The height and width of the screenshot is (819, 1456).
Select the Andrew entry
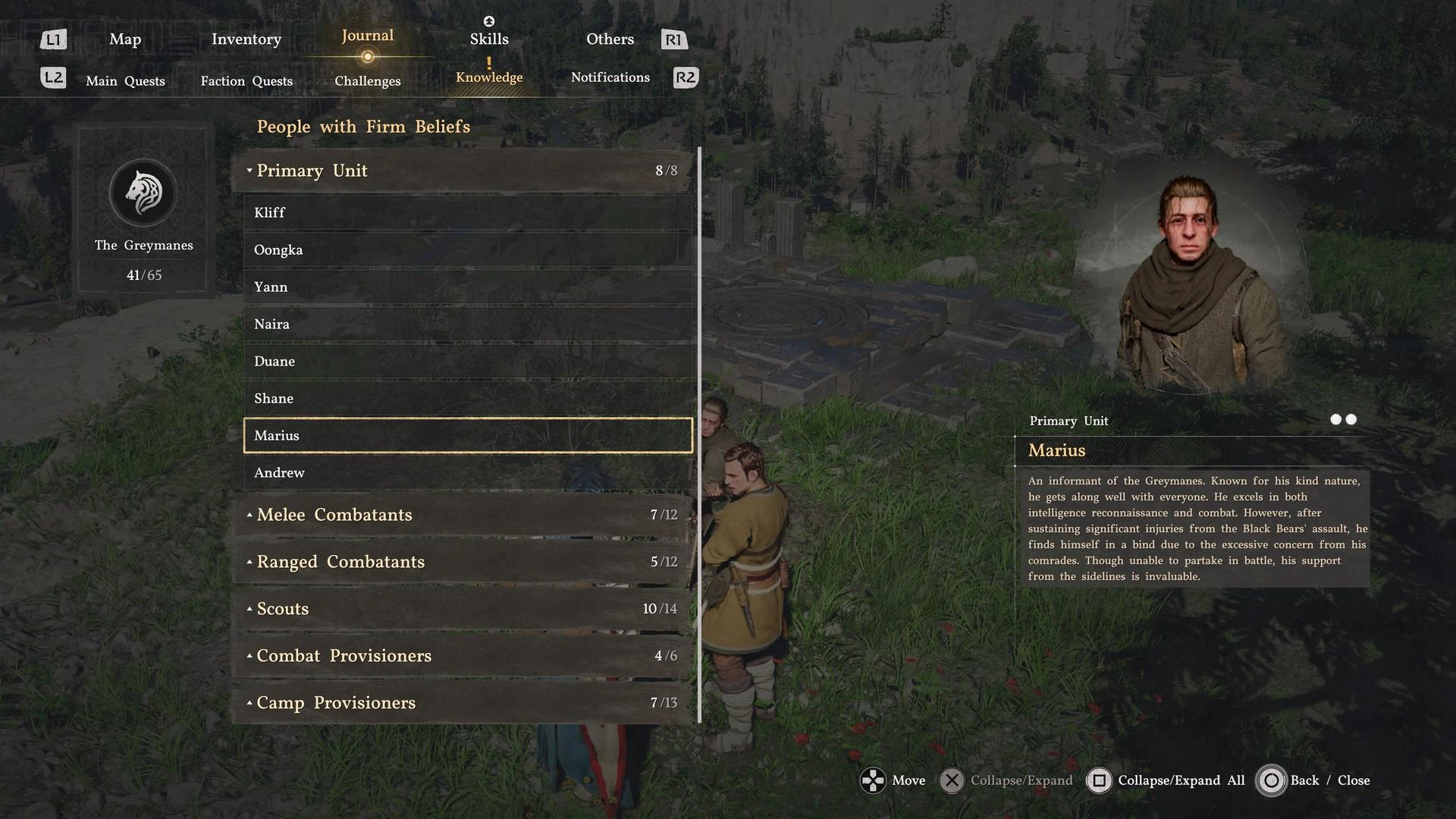467,473
